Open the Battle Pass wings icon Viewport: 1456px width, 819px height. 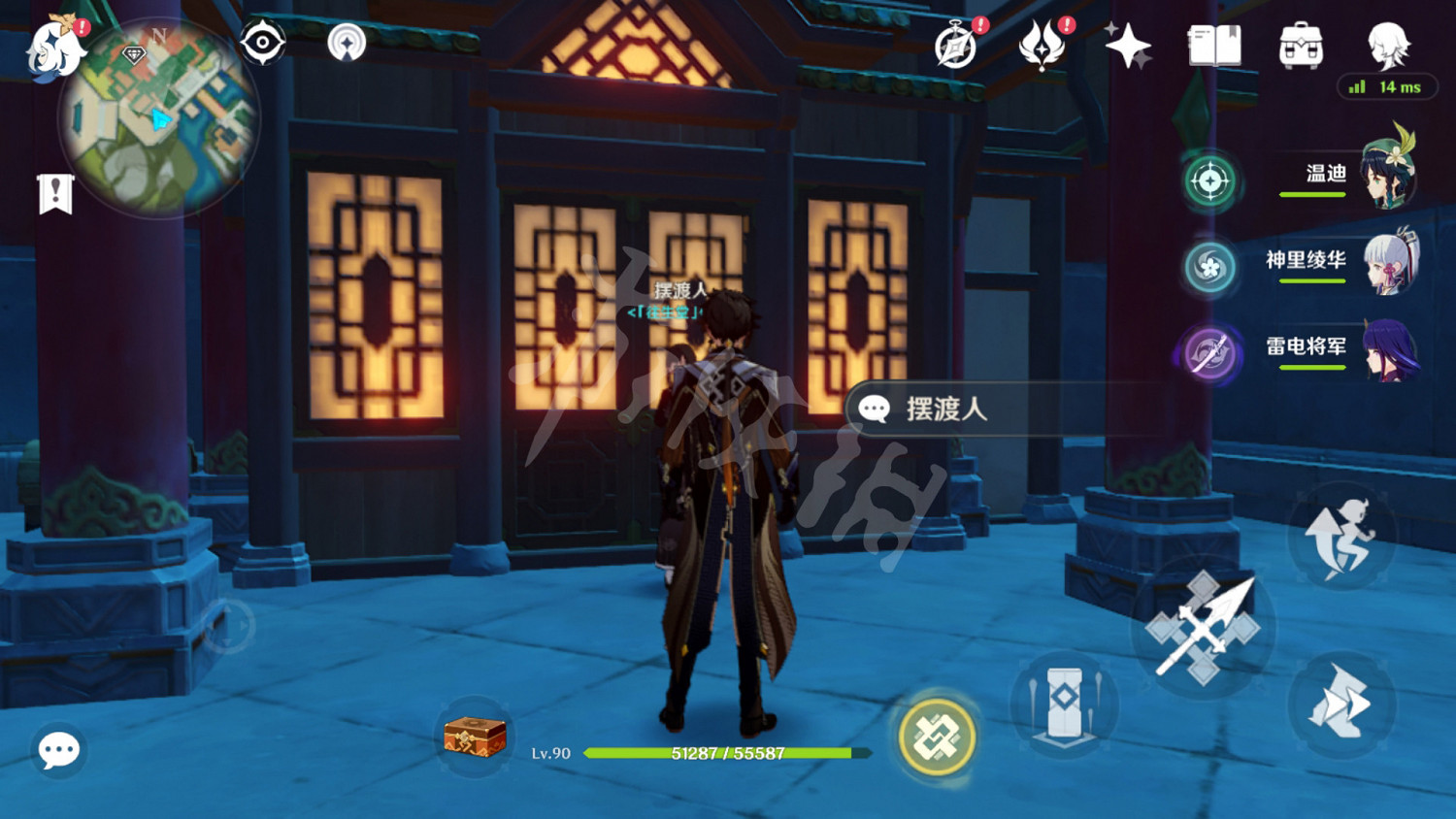tap(1042, 46)
